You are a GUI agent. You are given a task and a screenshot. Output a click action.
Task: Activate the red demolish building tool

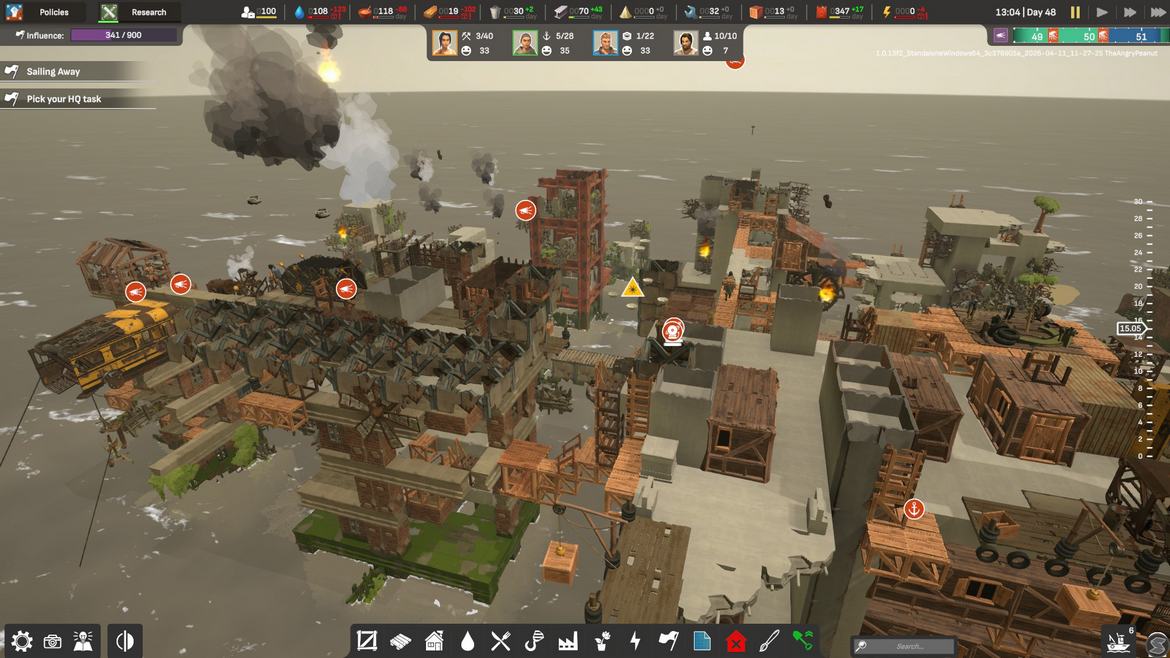(736, 641)
